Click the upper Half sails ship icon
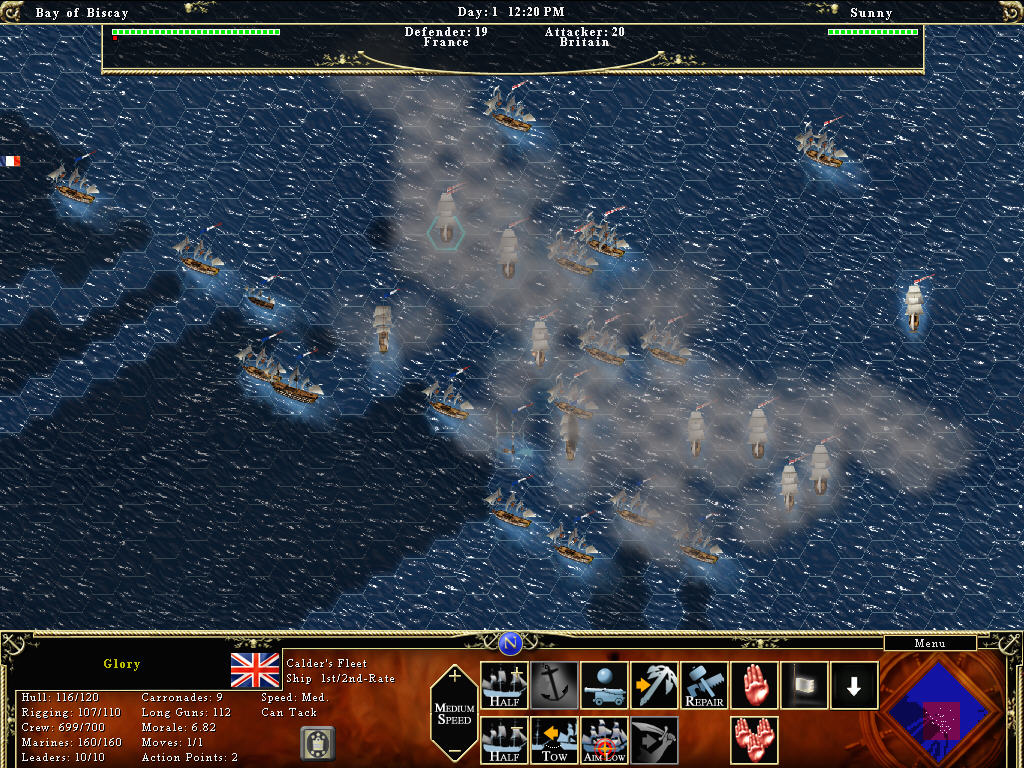This screenshot has height=768, width=1024. pyautogui.click(x=504, y=685)
